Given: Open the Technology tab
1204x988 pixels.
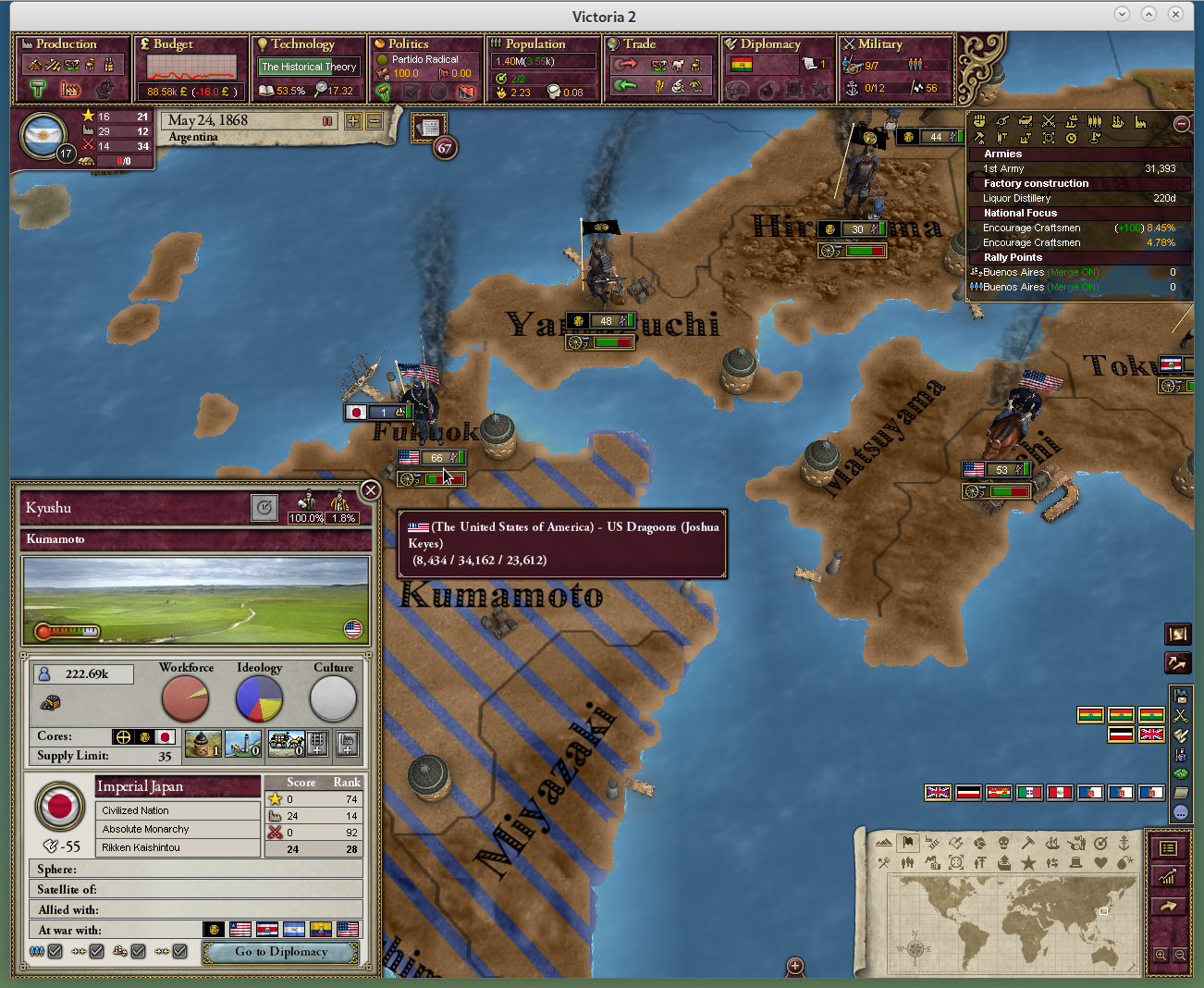Looking at the screenshot, I should (x=302, y=44).
